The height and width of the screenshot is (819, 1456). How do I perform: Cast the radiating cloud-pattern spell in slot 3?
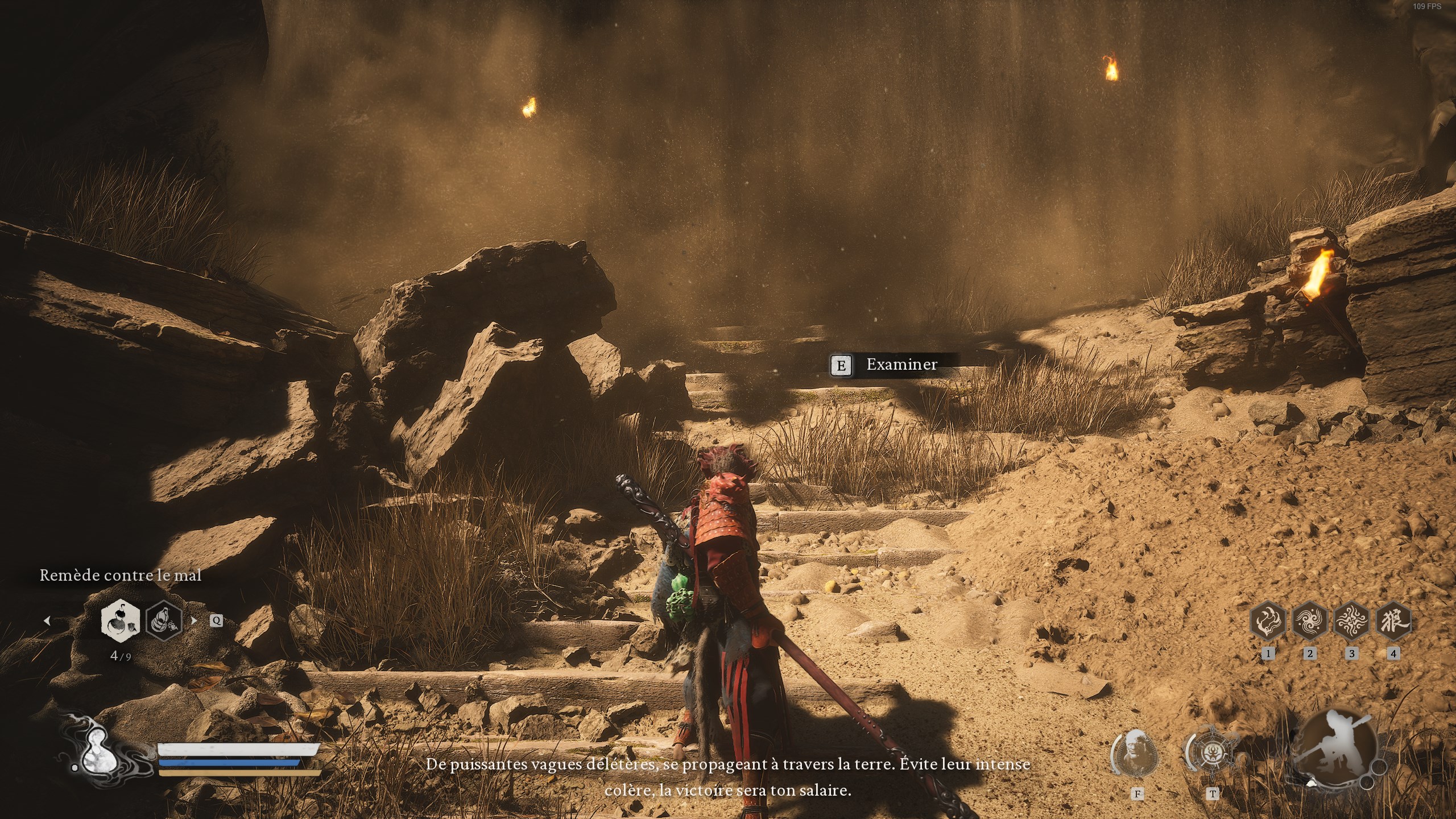(1352, 621)
